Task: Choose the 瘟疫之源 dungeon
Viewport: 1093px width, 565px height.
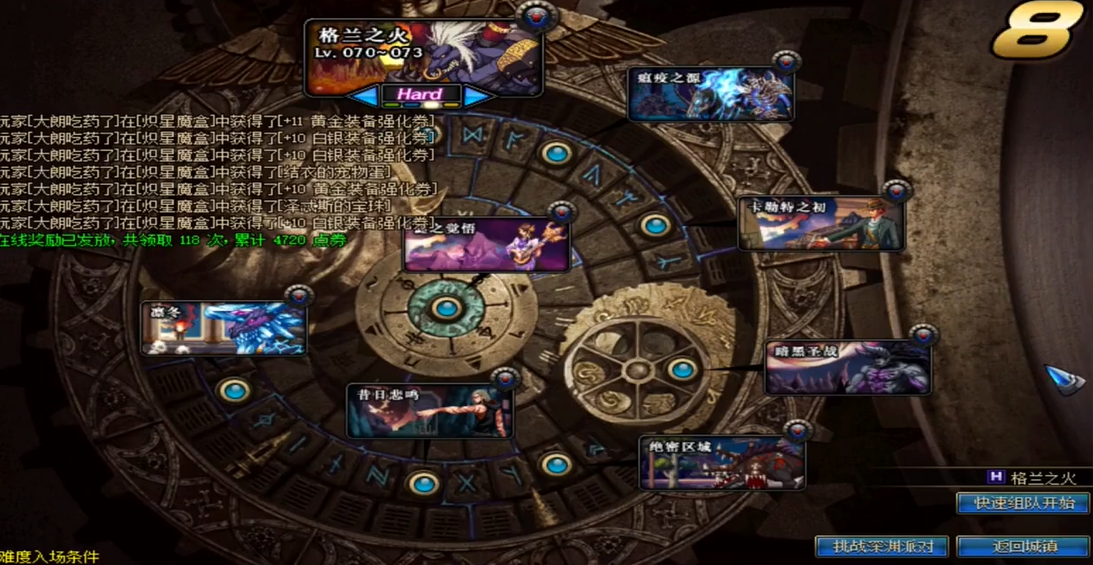Action: point(711,95)
